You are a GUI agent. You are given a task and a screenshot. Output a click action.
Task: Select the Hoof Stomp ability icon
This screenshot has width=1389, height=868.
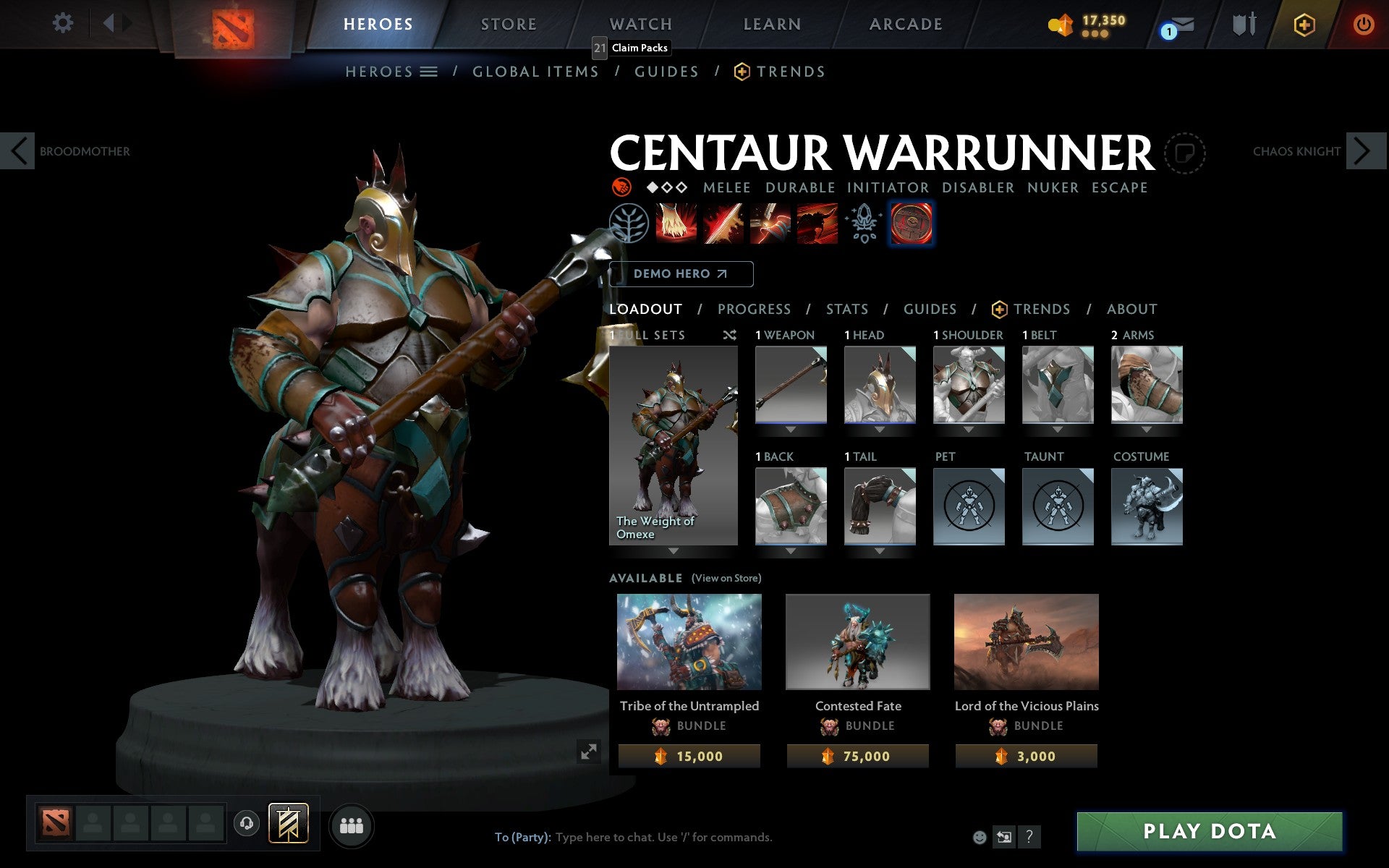(x=674, y=224)
